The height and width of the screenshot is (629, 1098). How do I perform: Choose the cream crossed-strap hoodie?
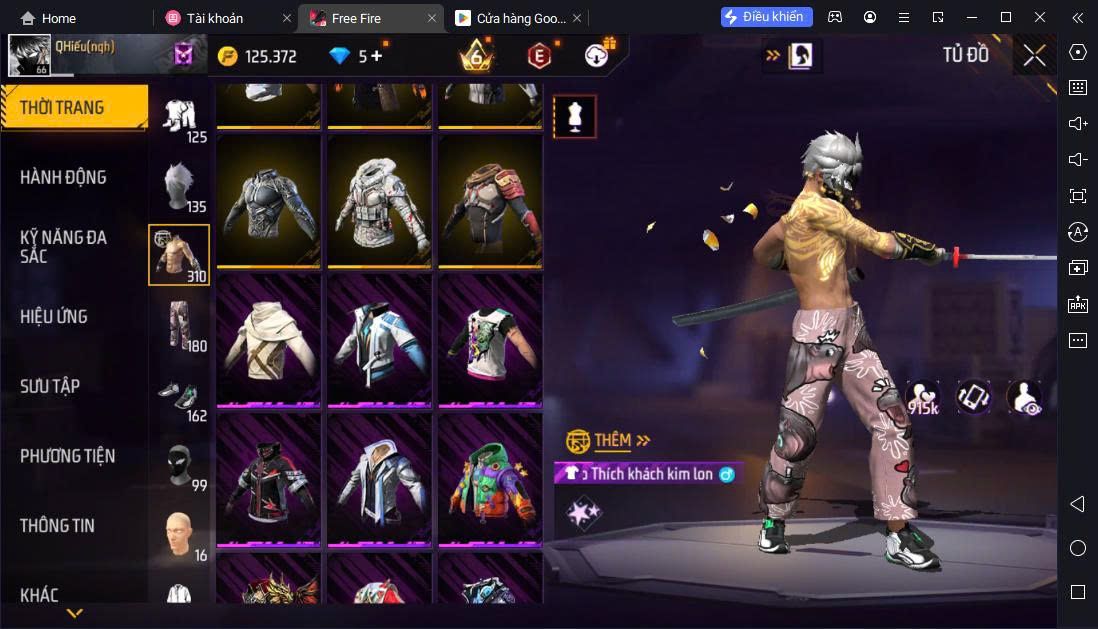pyautogui.click(x=268, y=340)
